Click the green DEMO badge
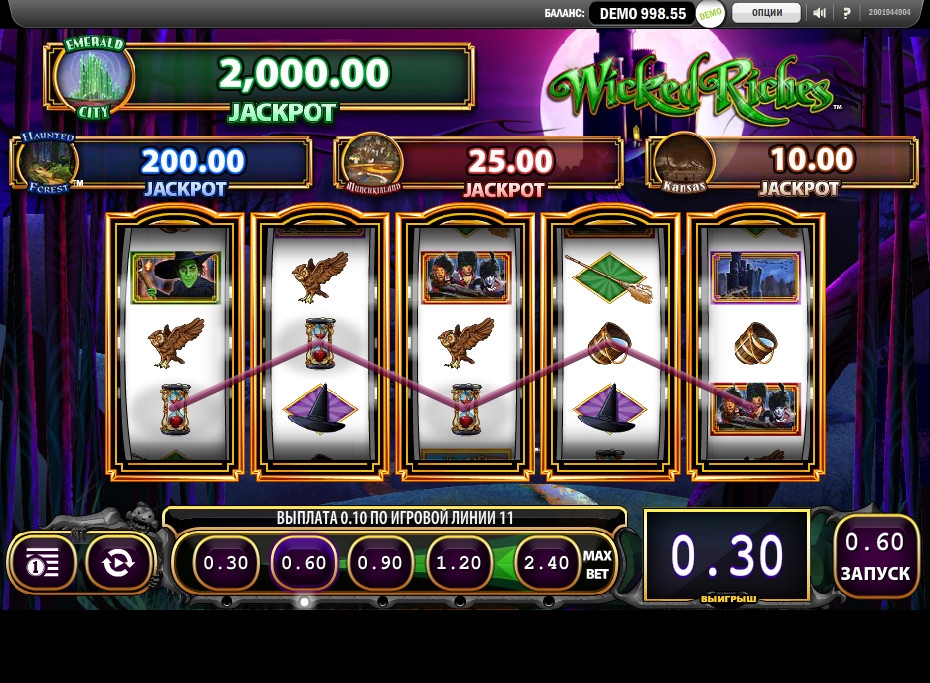Screen dimensions: 930x683 click(710, 14)
